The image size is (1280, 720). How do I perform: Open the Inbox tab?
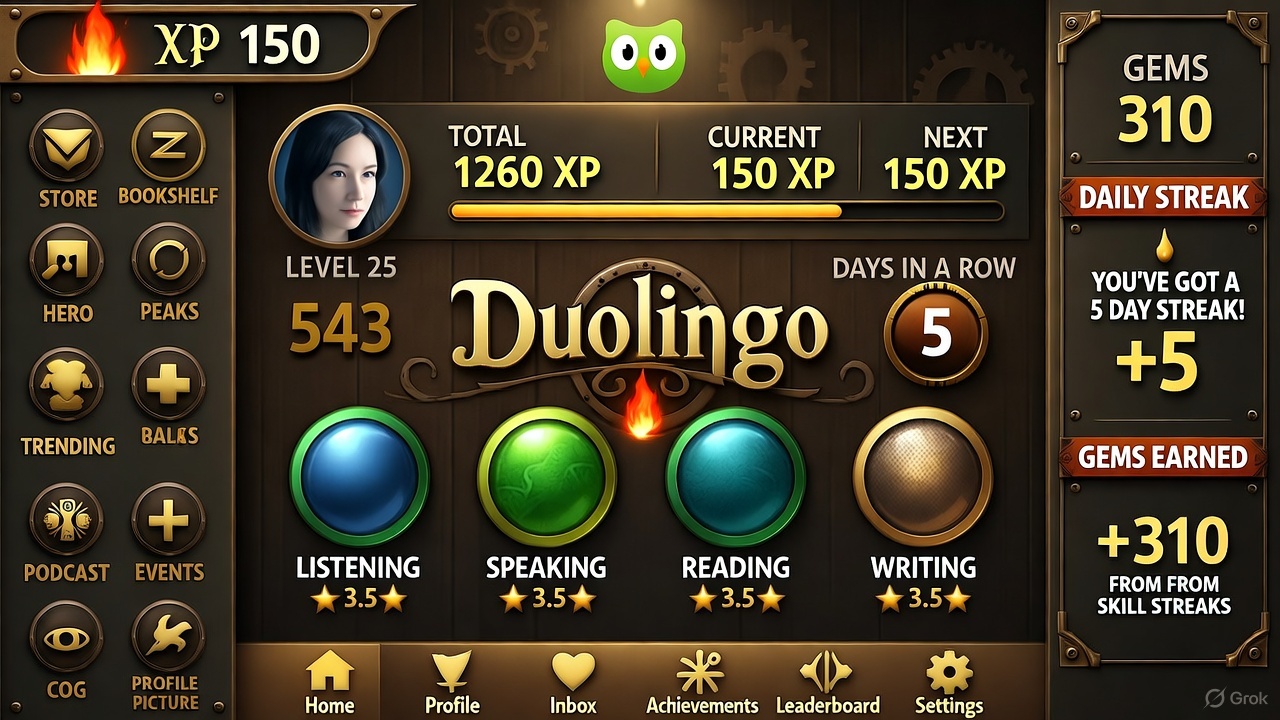tap(573, 682)
